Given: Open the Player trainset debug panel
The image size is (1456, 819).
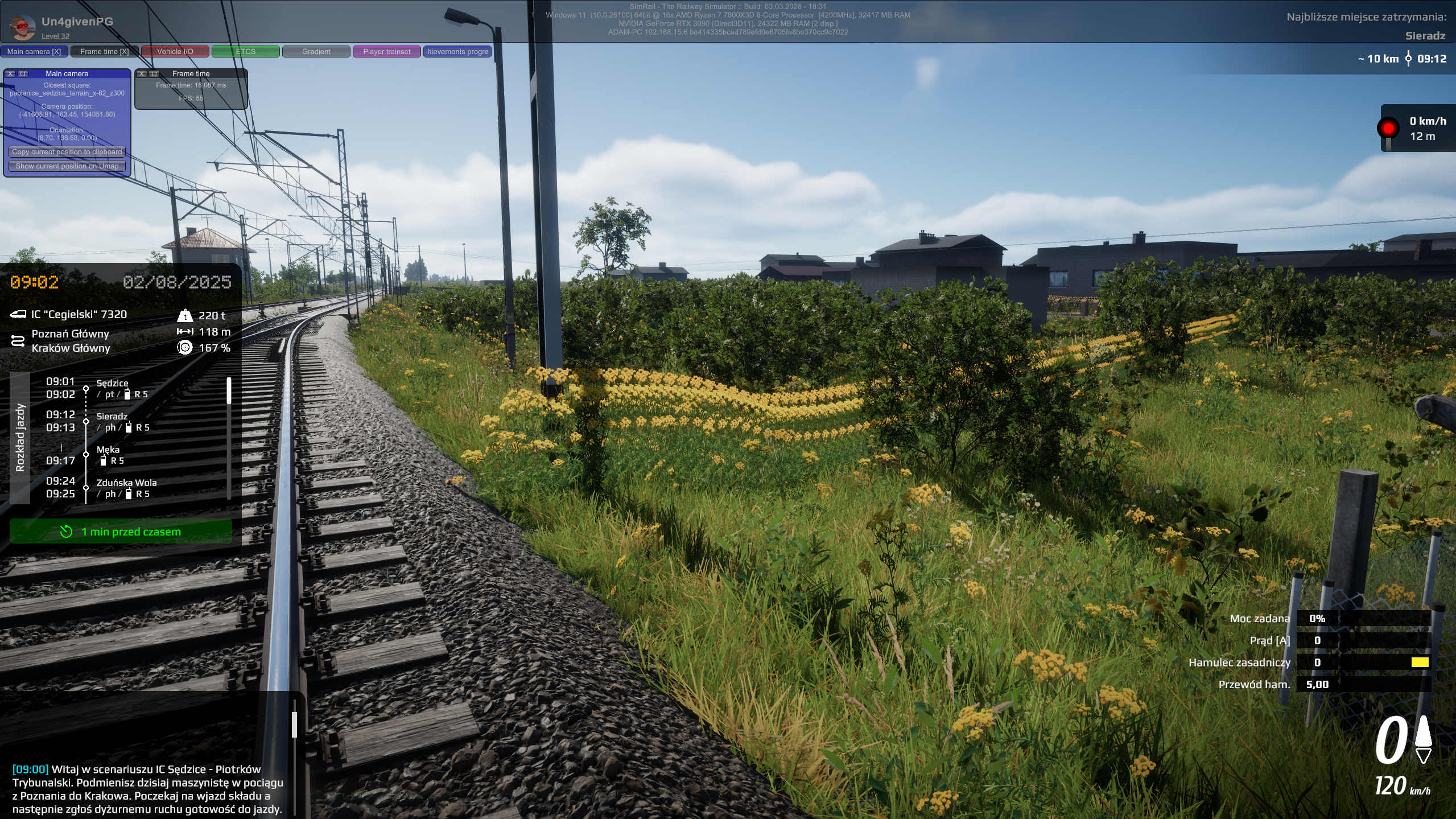Looking at the screenshot, I should pos(387,52).
